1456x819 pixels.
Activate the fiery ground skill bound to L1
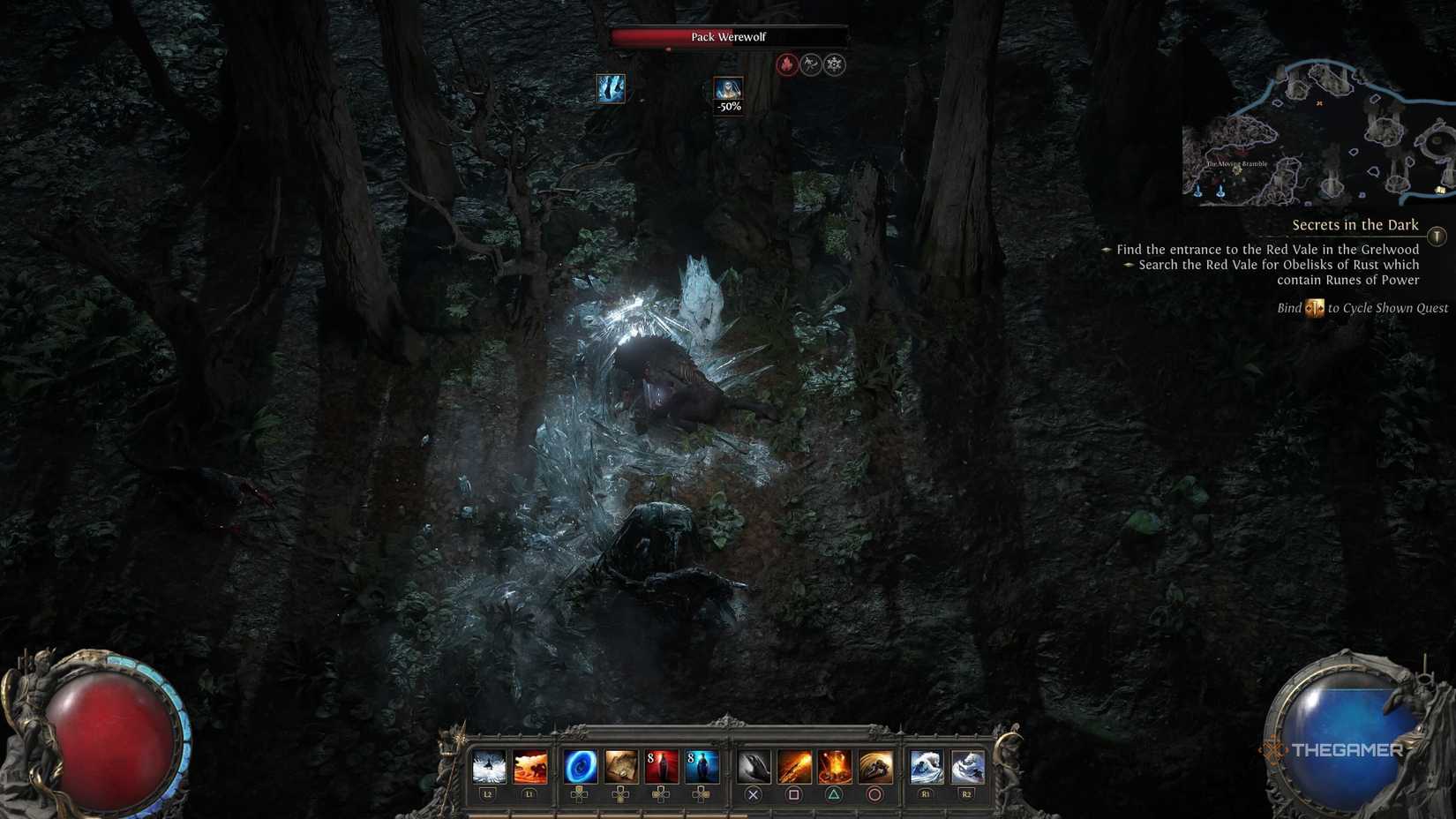click(529, 766)
